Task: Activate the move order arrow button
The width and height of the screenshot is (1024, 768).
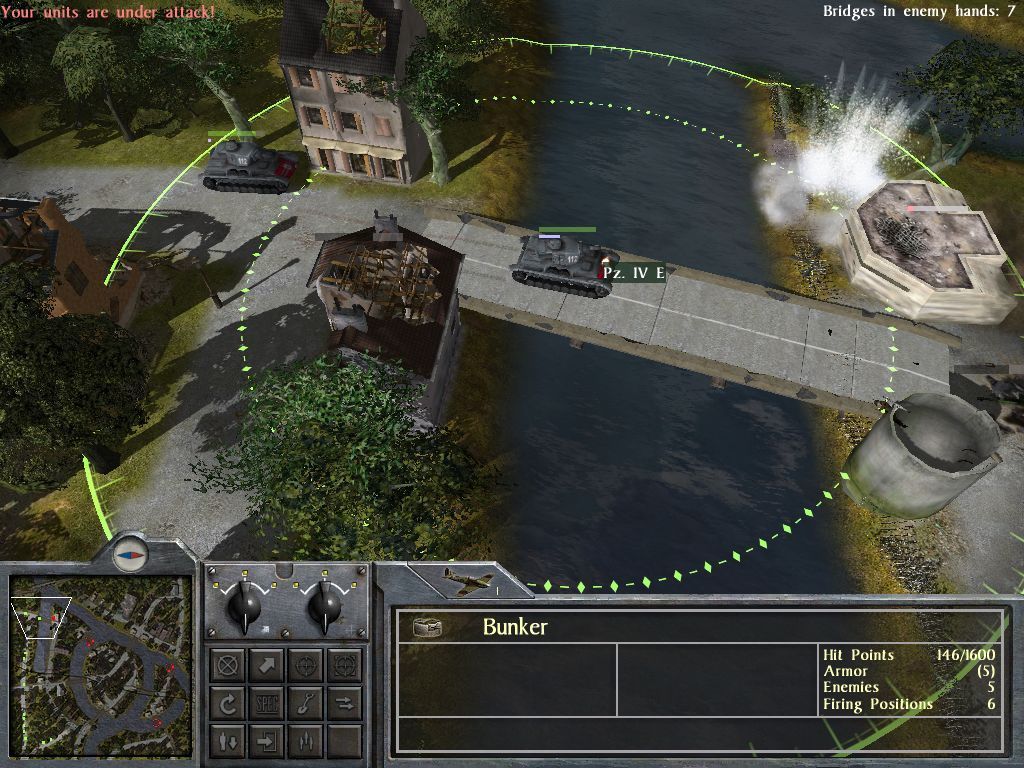Action: coord(267,665)
